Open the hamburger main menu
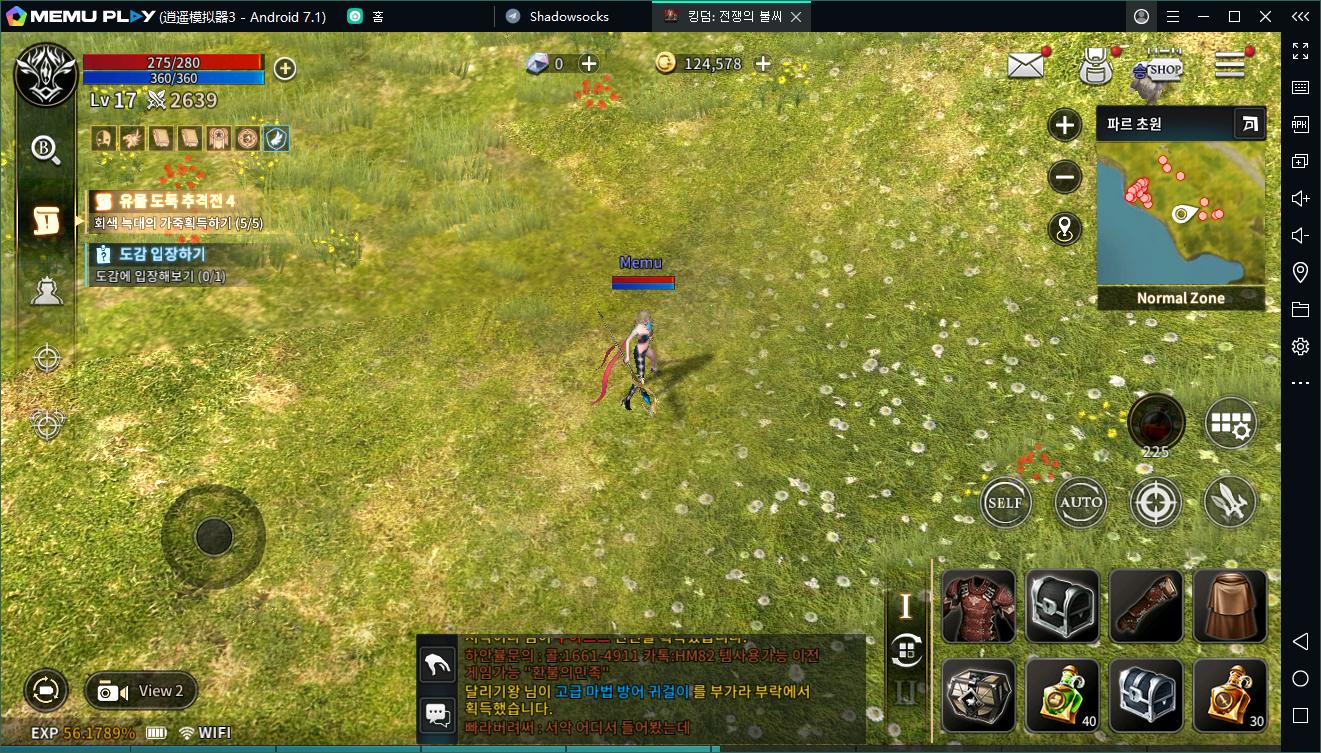Viewport: 1321px width, 753px height. pos(1229,65)
